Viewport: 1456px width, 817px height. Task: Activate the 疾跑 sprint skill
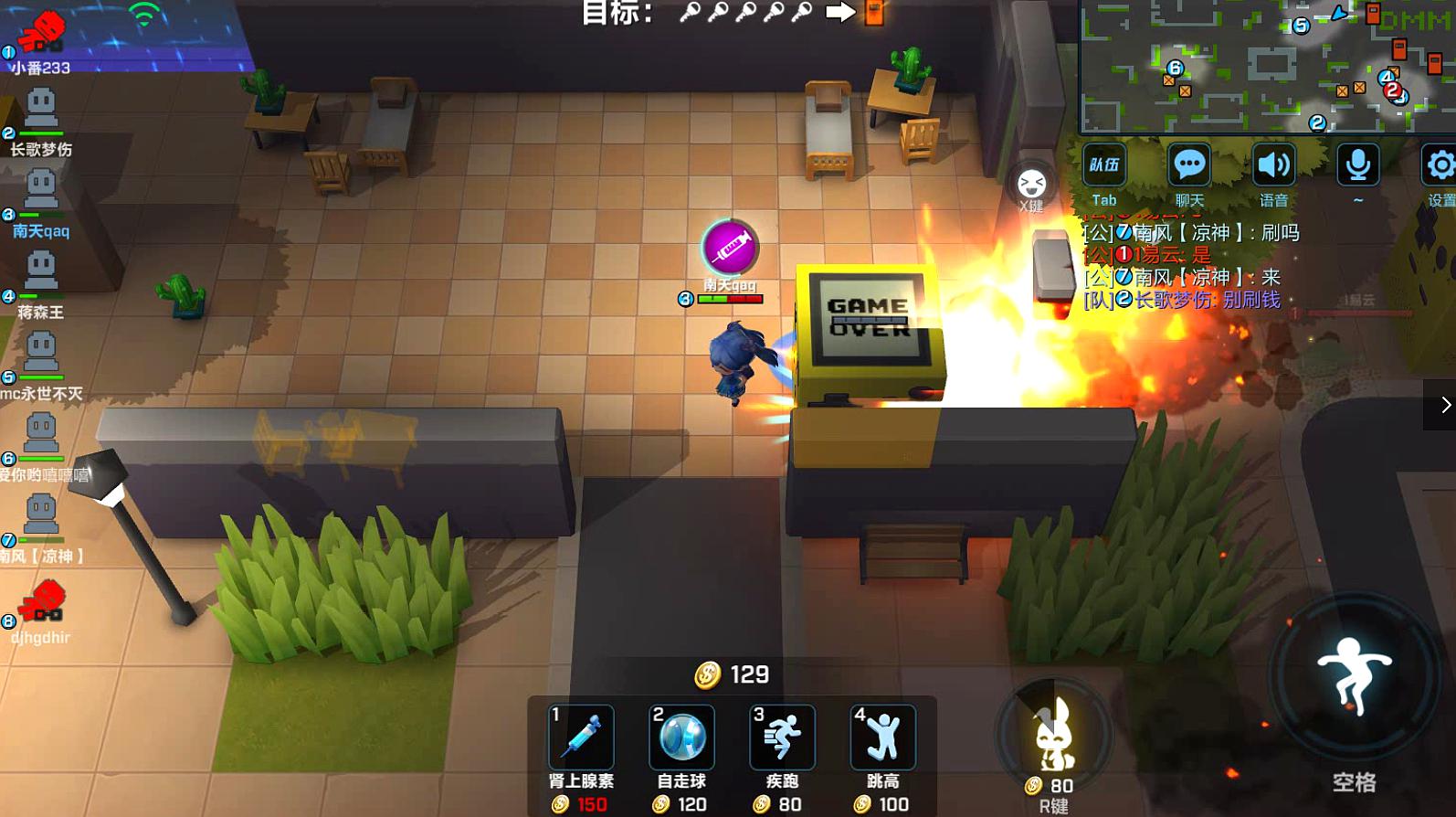click(782, 736)
